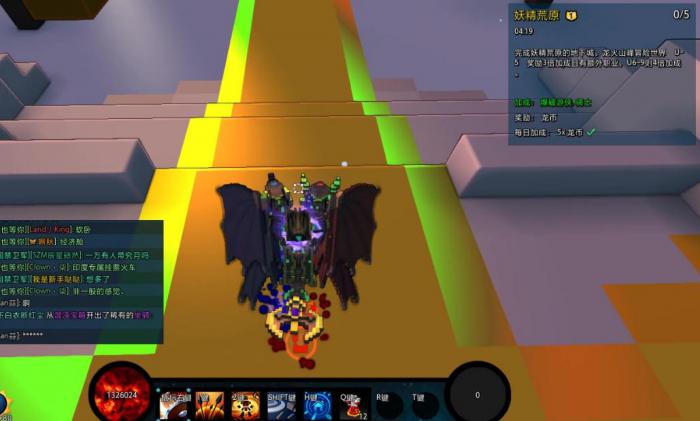Click the sun badge icon in the corner
This screenshot has height=421, width=700.
[x=3, y=402]
